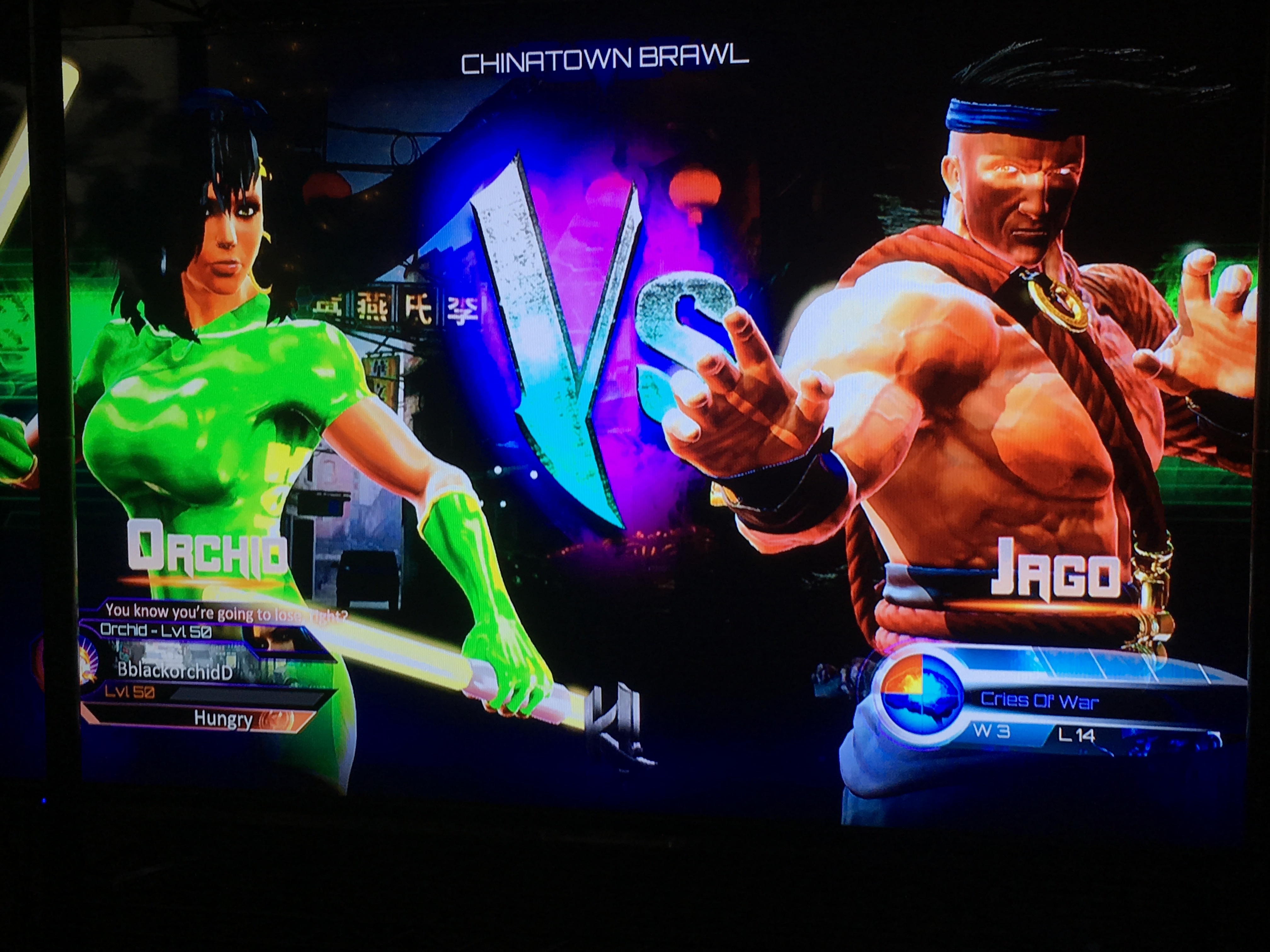Open the Cries Of War player card
This screenshot has height=952, width=1270.
point(1039,701)
